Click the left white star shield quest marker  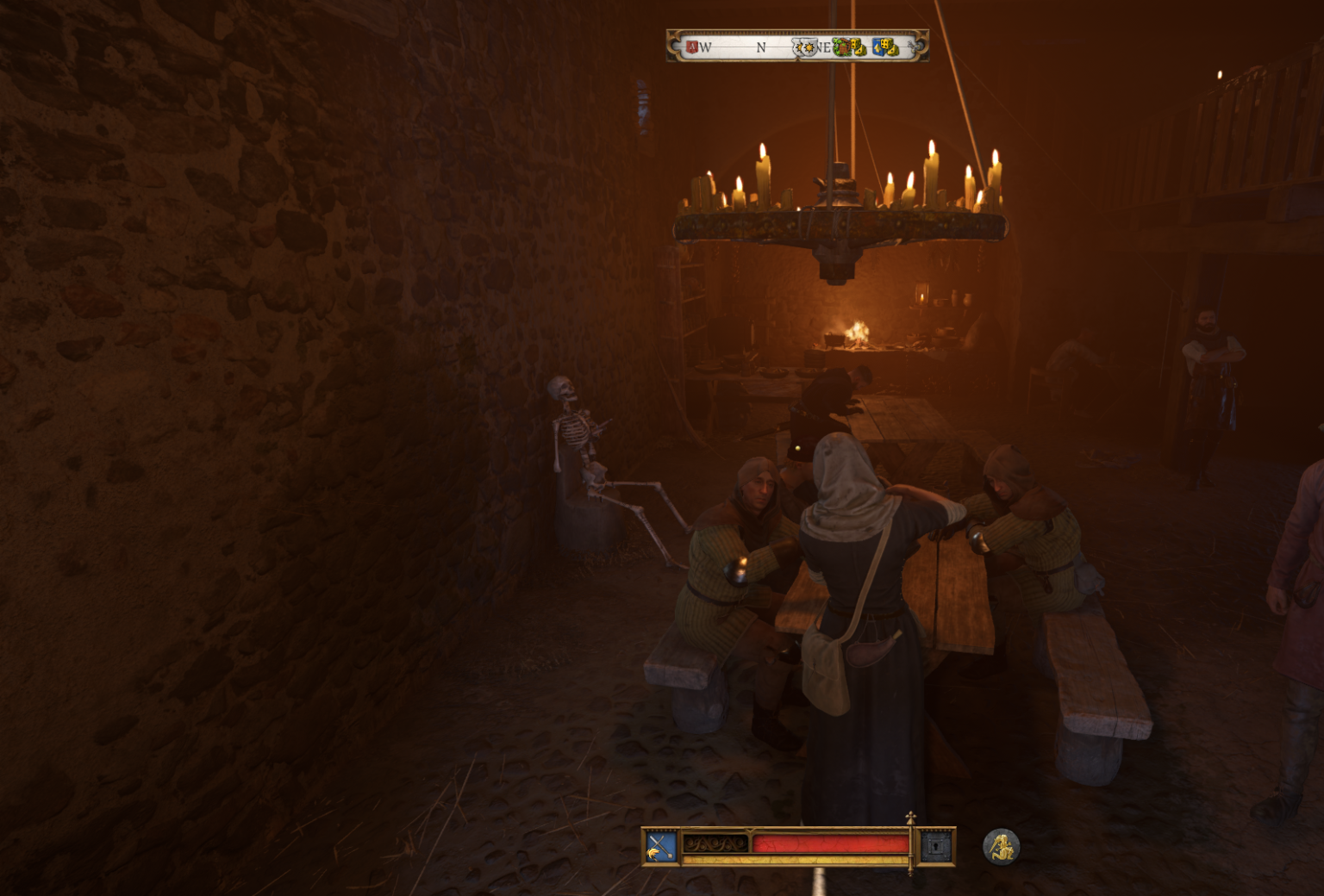click(x=800, y=48)
